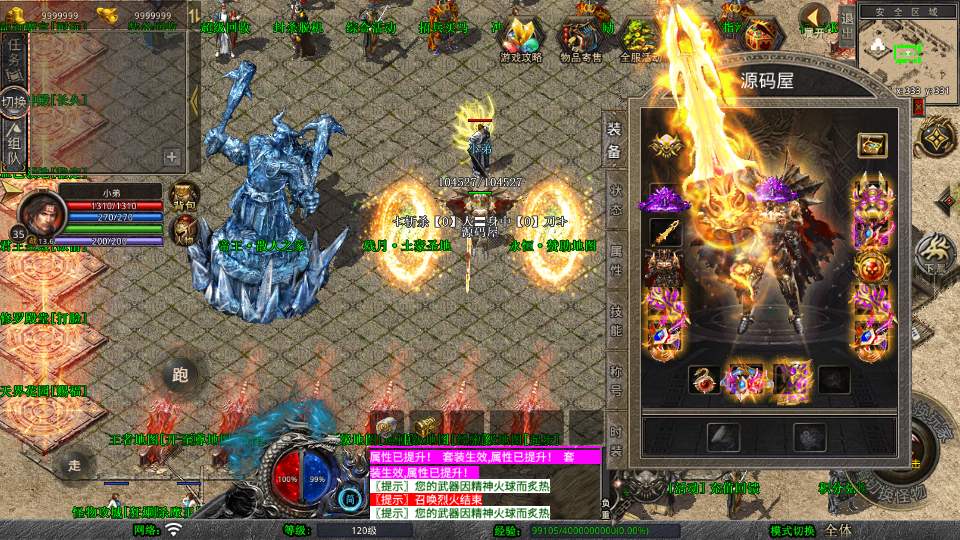This screenshot has width=960, height=540.
Task: Click the 切换 switch button
Action: point(15,101)
